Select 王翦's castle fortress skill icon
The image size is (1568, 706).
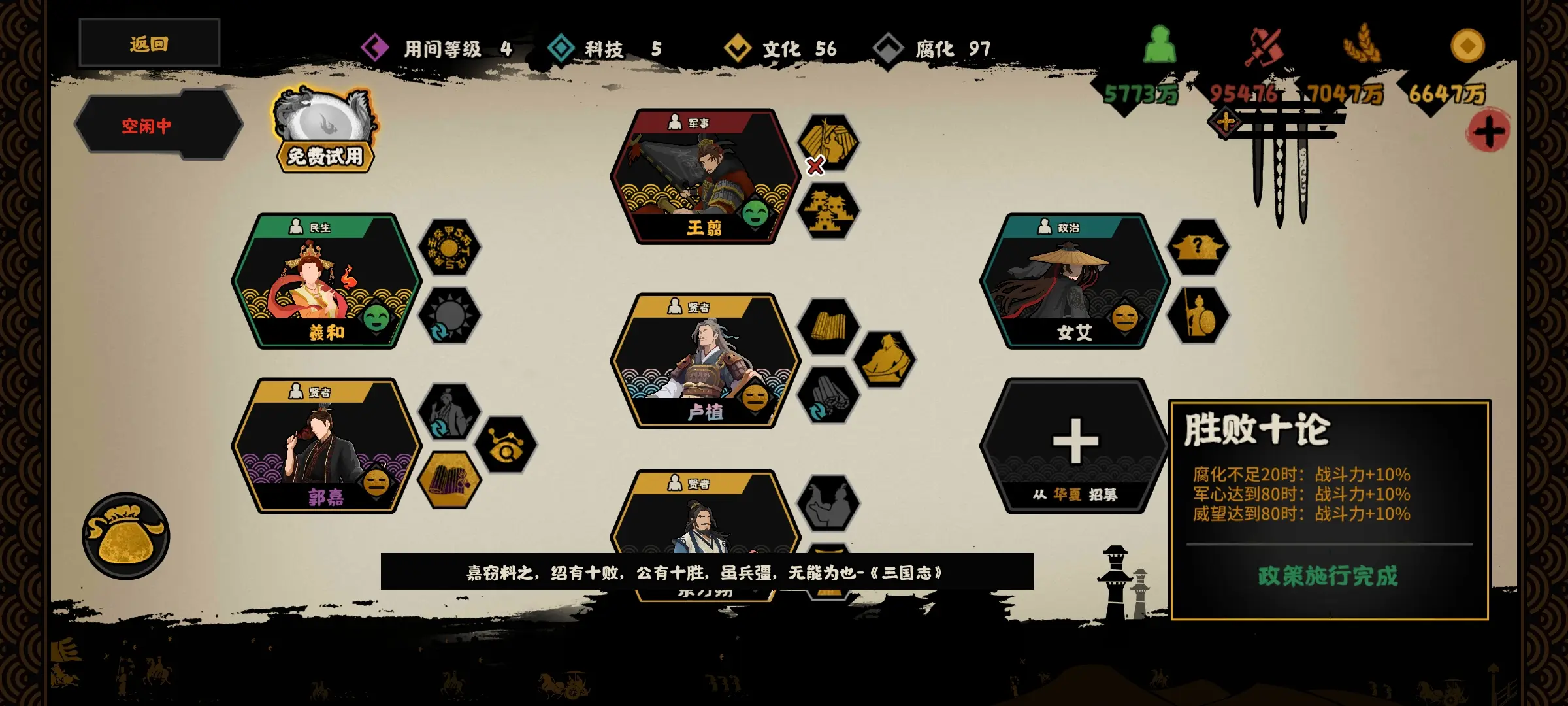[828, 210]
